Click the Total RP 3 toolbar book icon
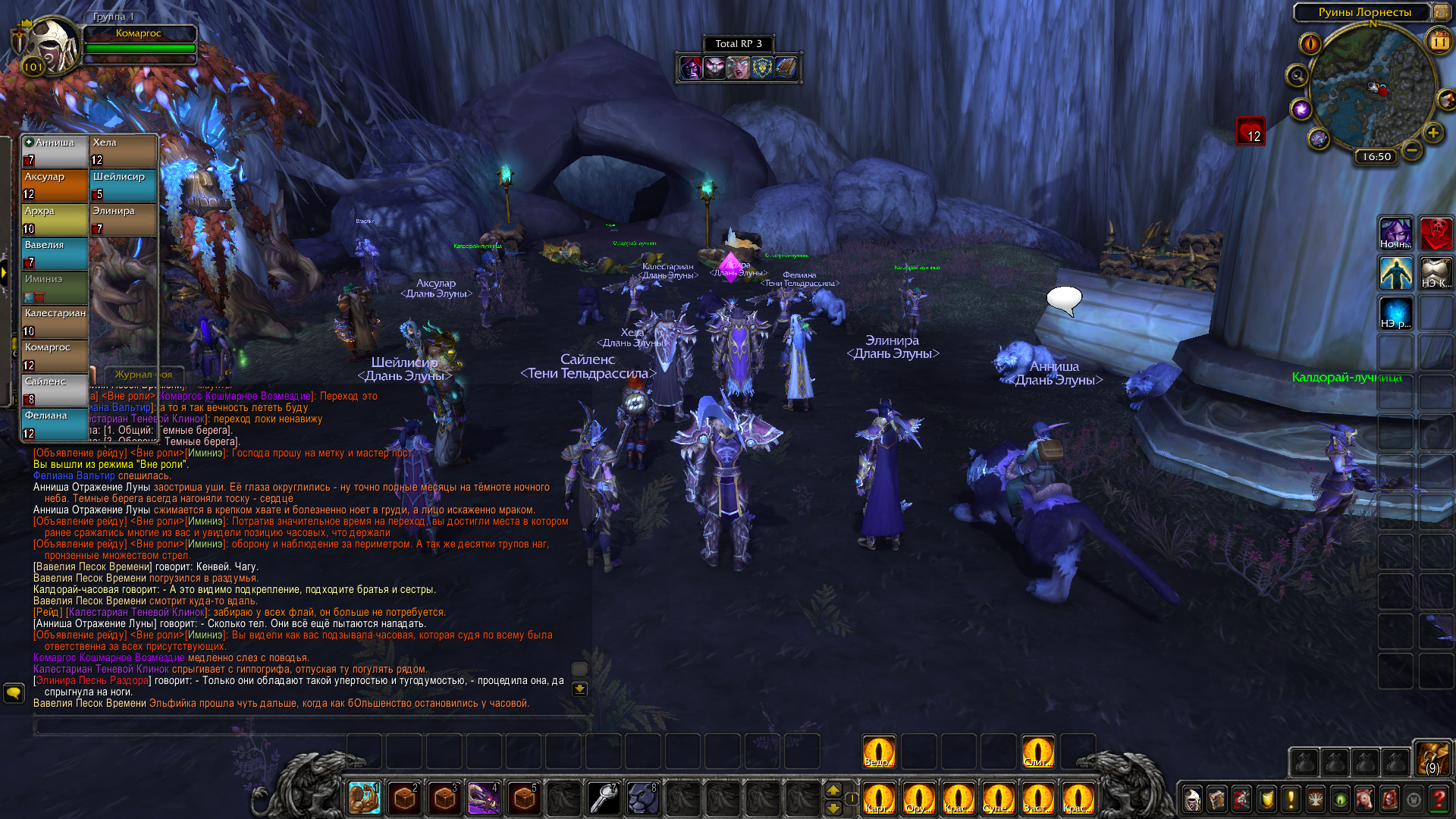The image size is (1456, 819). [x=786, y=68]
